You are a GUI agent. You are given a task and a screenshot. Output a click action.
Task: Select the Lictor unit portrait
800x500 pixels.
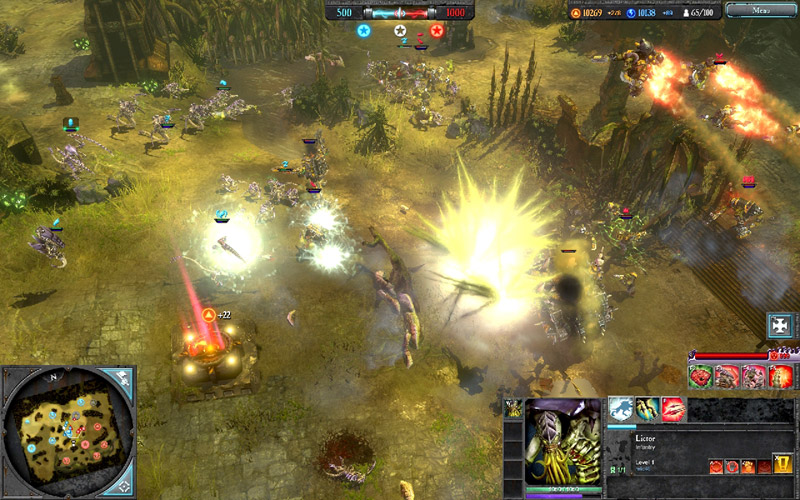tap(564, 442)
